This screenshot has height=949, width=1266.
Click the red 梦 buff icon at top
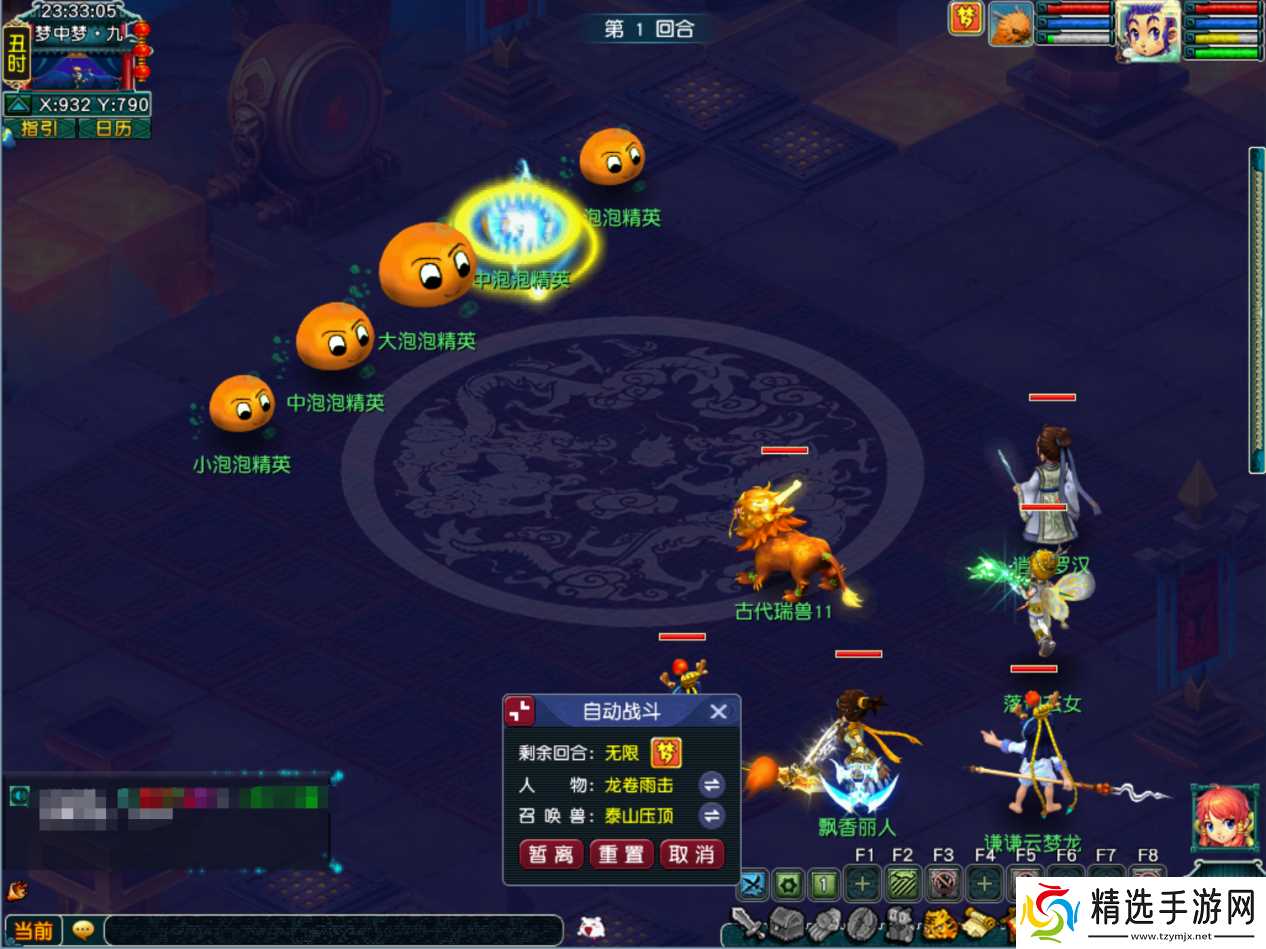(966, 18)
